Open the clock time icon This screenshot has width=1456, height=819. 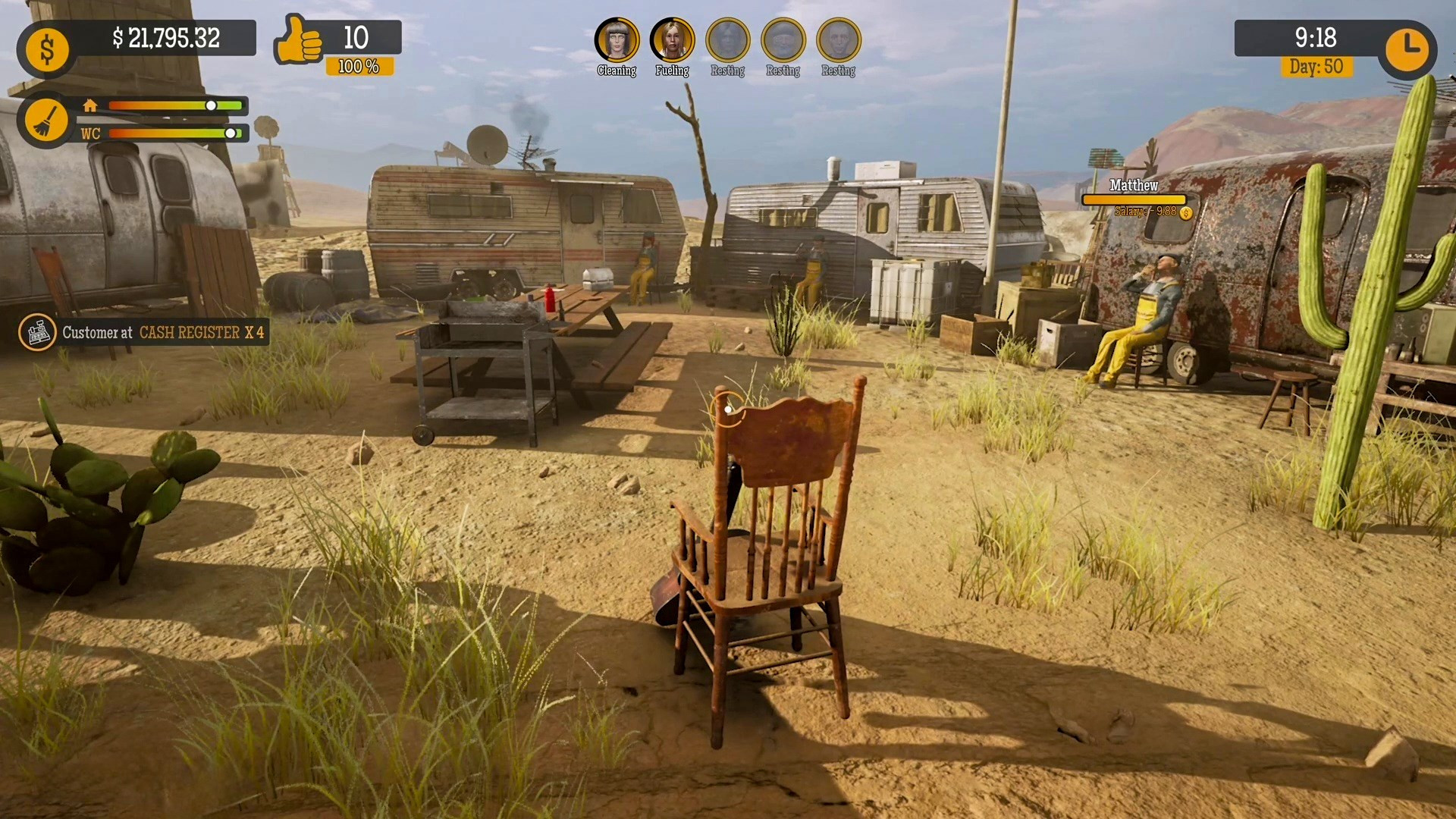point(1407,50)
